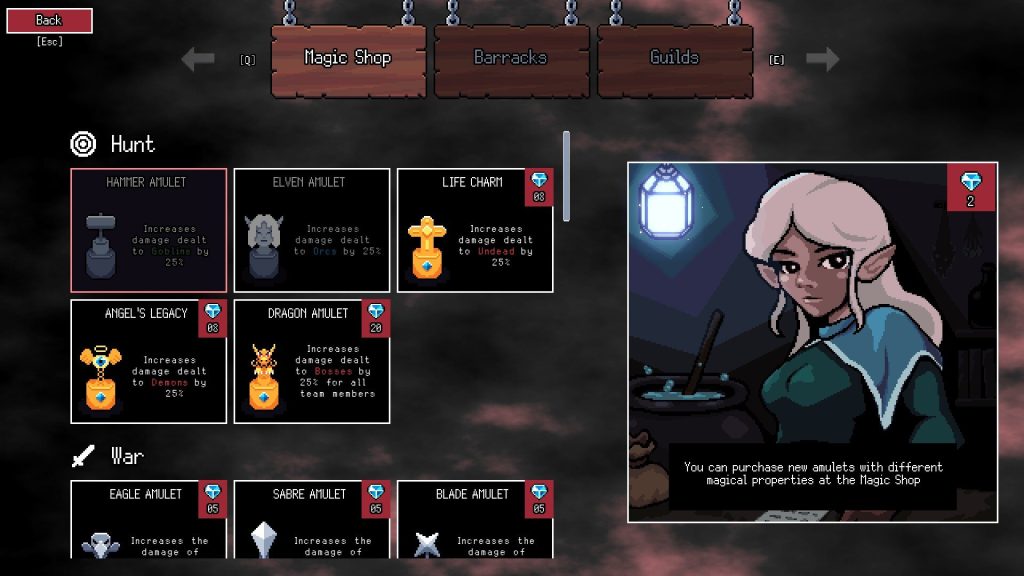Open the Barracks tab

point(510,58)
